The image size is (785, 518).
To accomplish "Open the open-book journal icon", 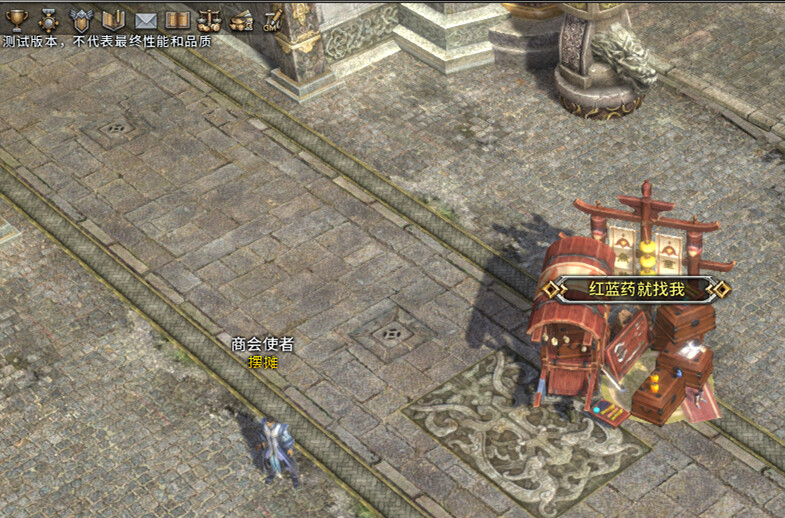I will tap(177, 19).
